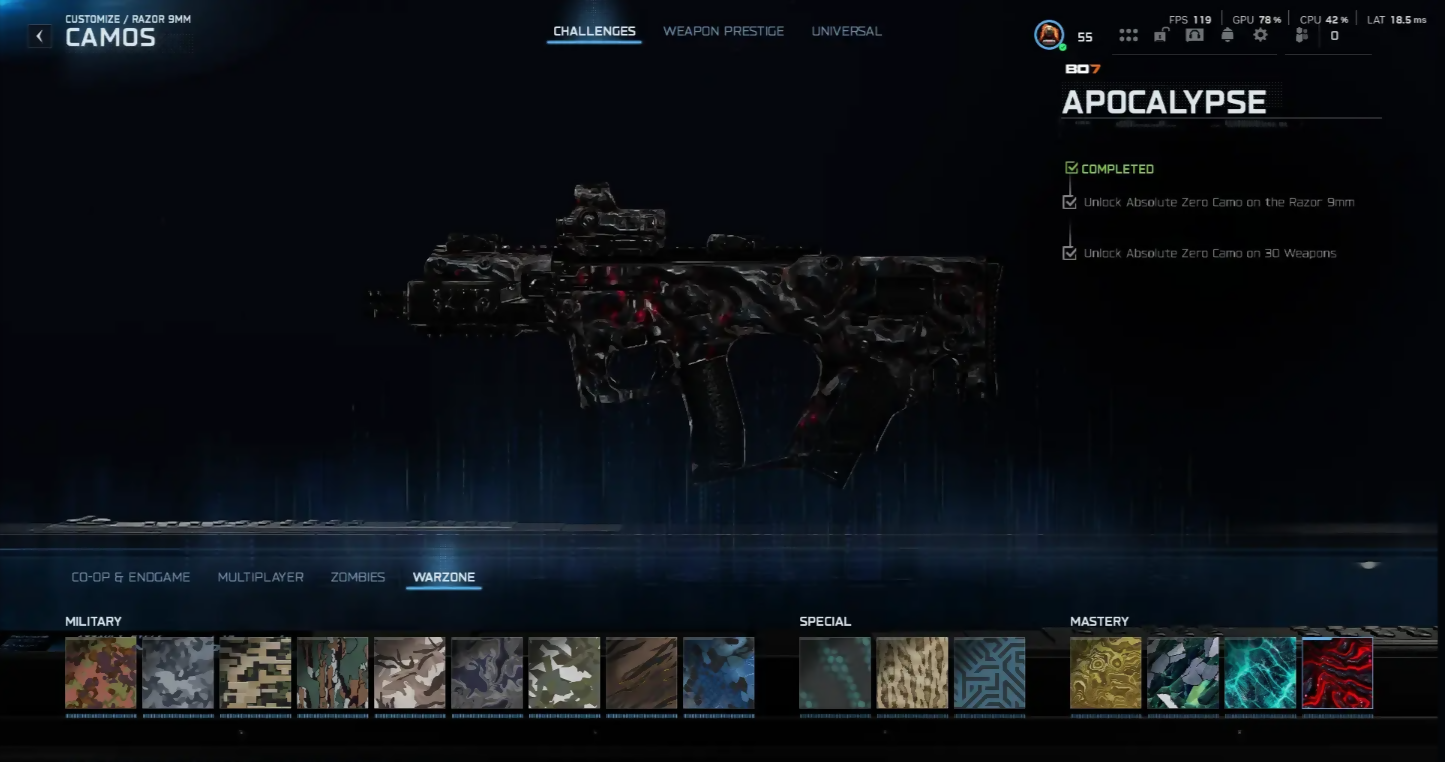The height and width of the screenshot is (762, 1445).
Task: Select the blue maze pattern Special camo
Action: pyautogui.click(x=989, y=673)
